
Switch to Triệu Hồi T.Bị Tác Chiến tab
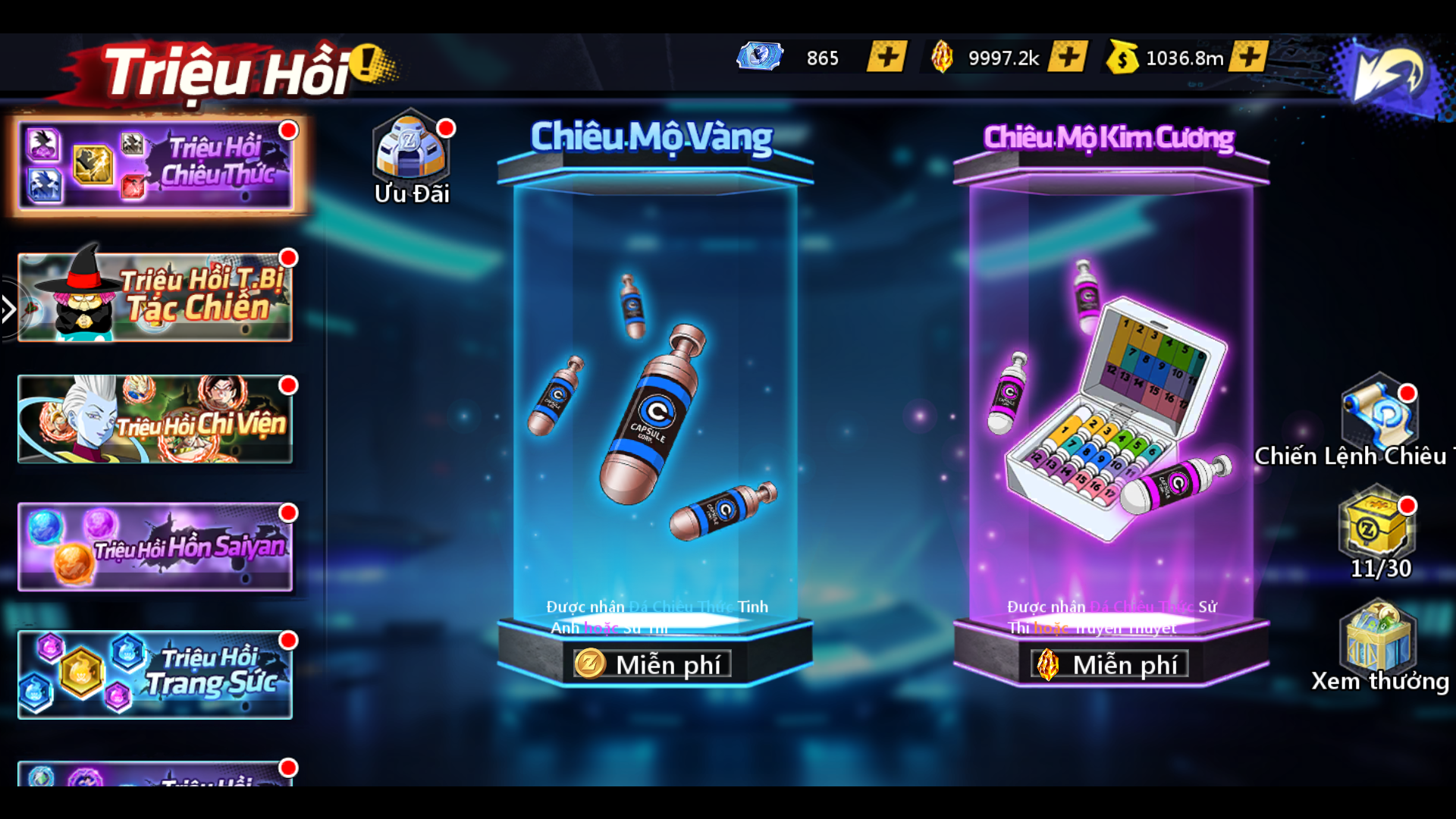tap(155, 297)
